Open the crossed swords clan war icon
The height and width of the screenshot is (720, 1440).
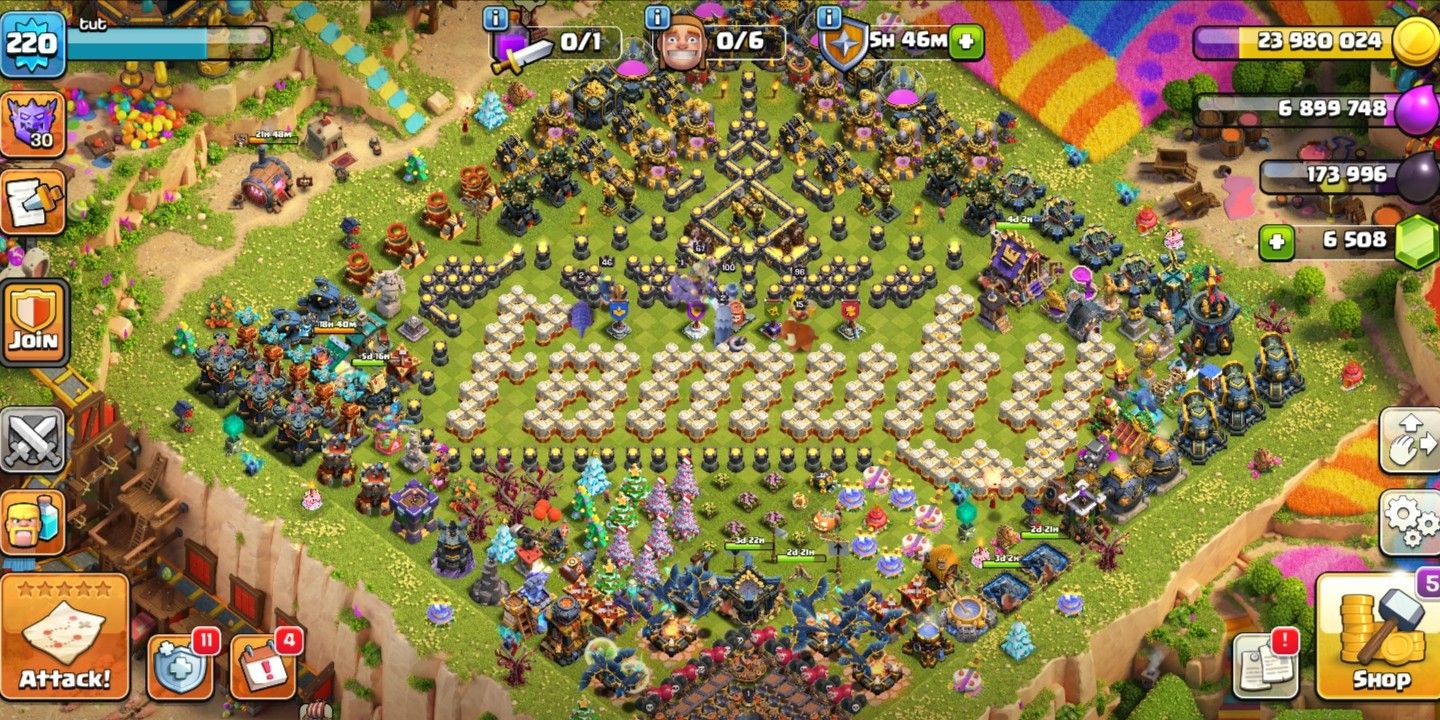[33, 439]
